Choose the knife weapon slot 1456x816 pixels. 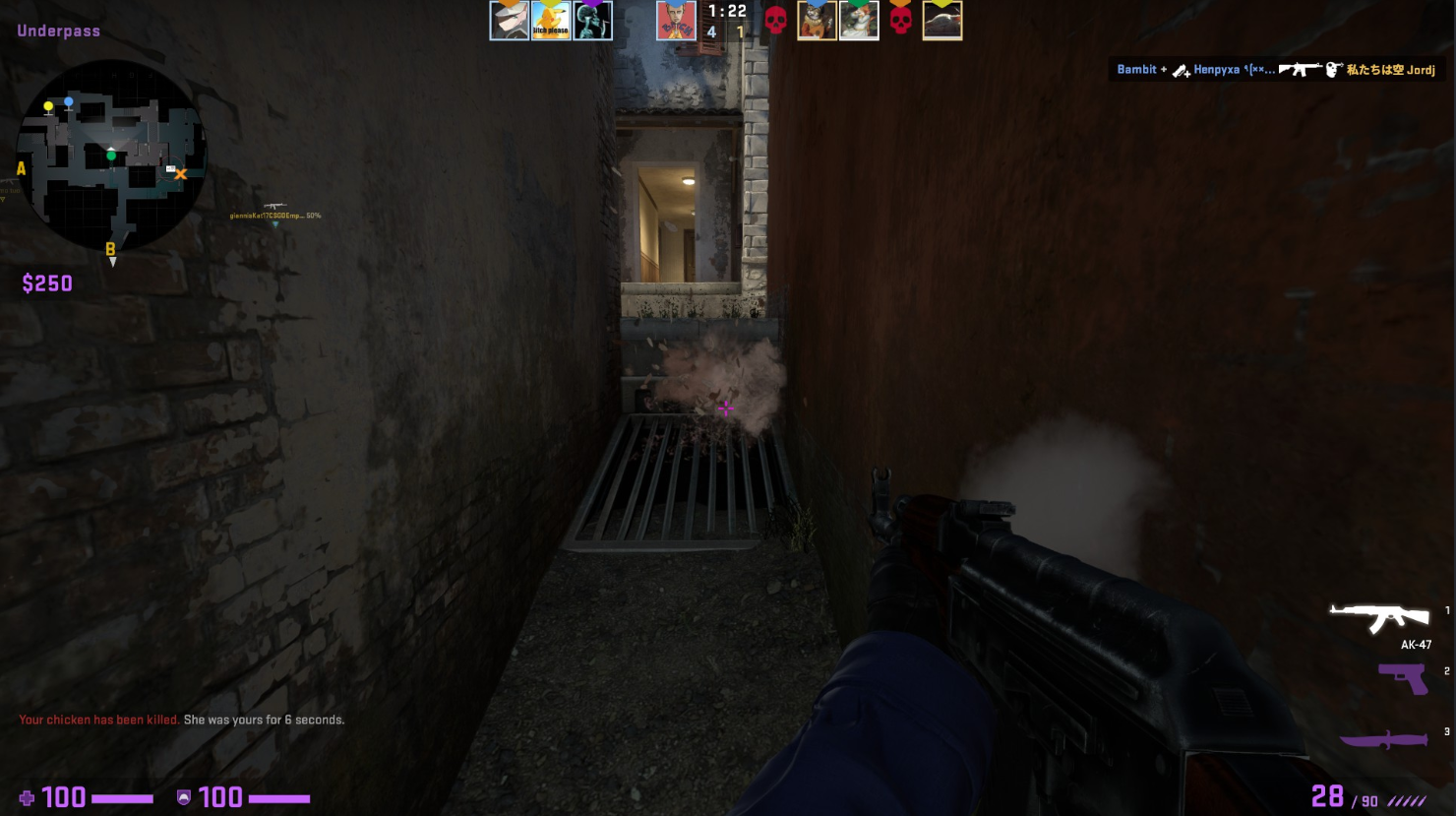[1384, 740]
